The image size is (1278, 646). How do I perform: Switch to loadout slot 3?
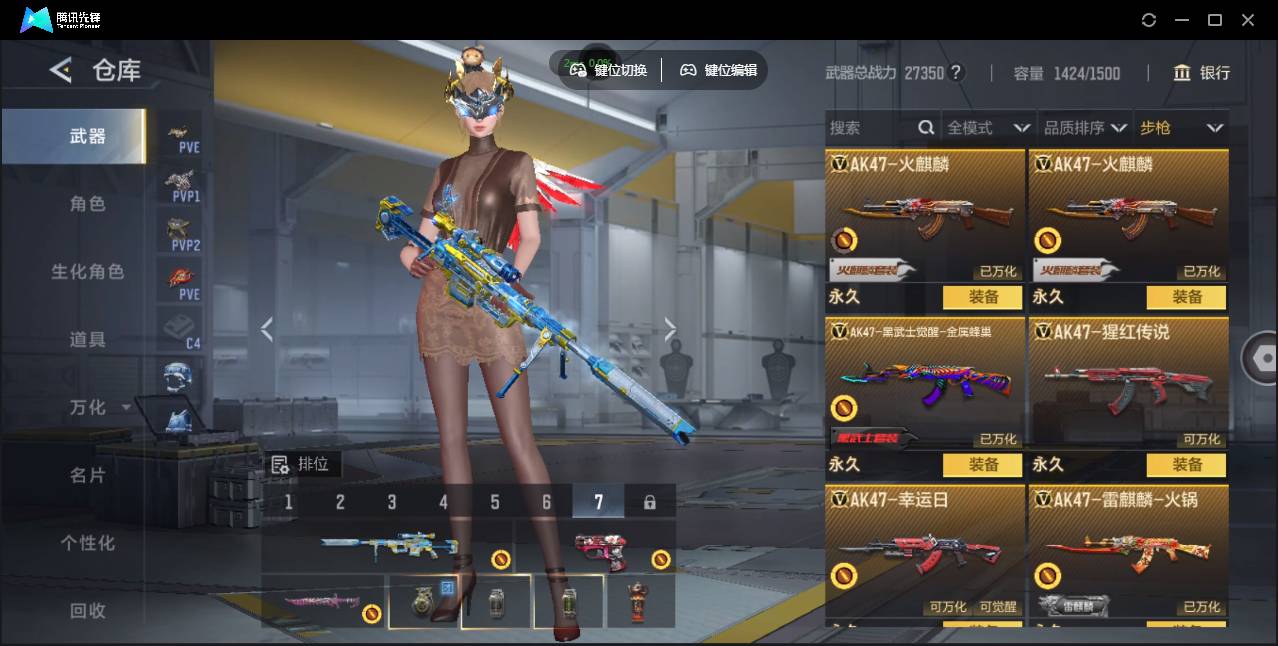[392, 502]
